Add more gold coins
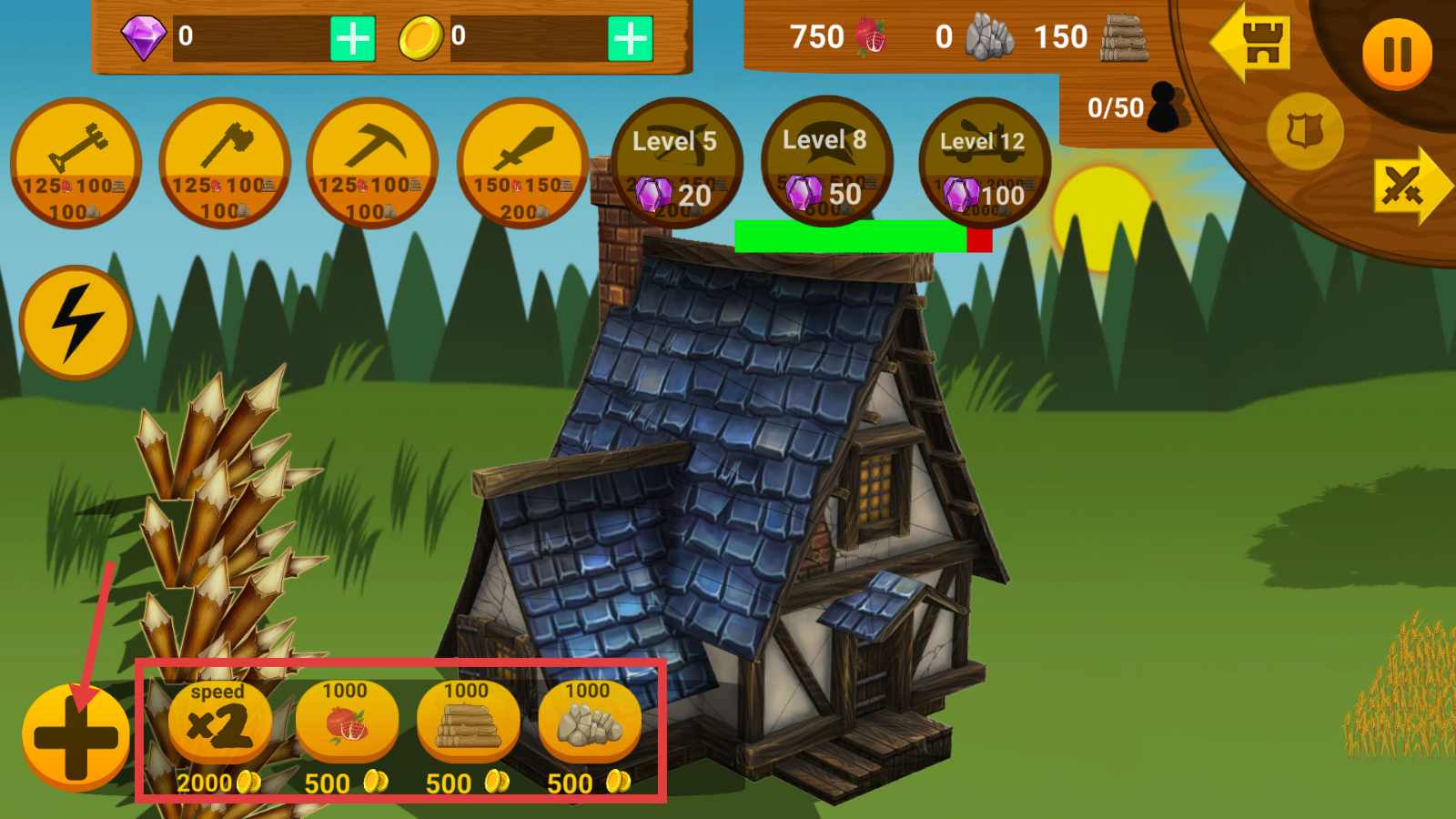This screenshot has width=1456, height=819. (630, 39)
